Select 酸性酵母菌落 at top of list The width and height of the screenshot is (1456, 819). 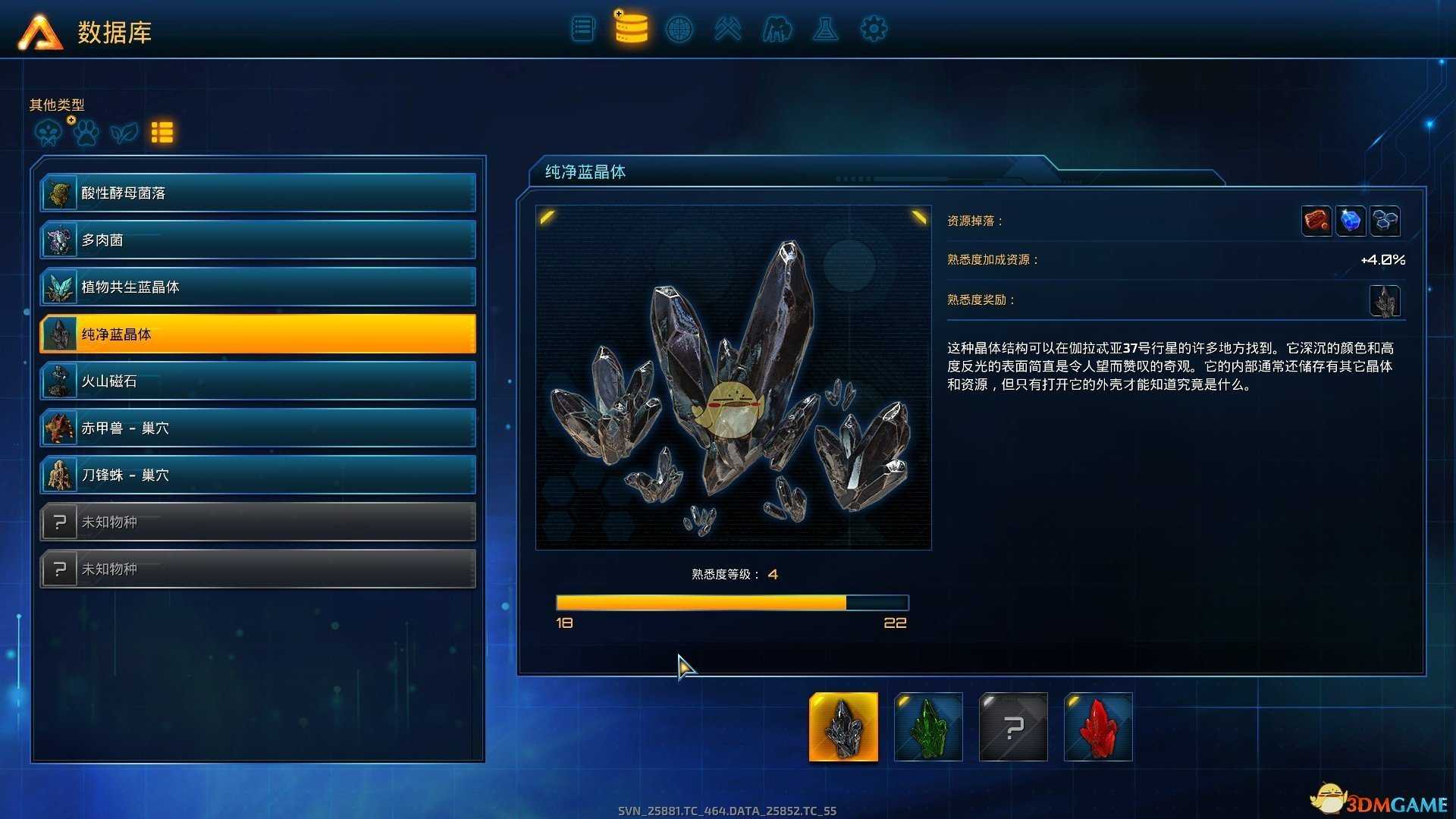(258, 193)
